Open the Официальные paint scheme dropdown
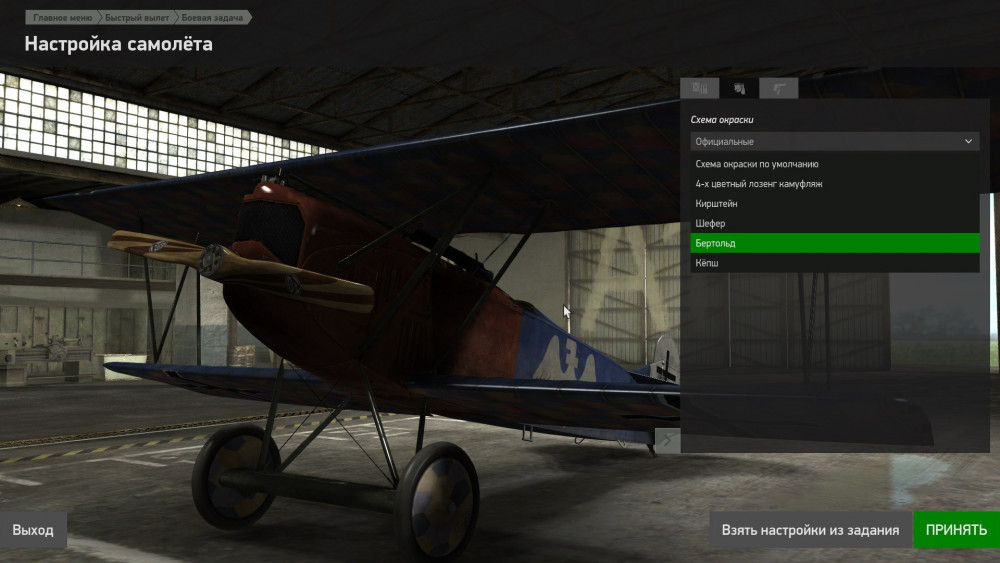The height and width of the screenshot is (563, 1000). (834, 142)
